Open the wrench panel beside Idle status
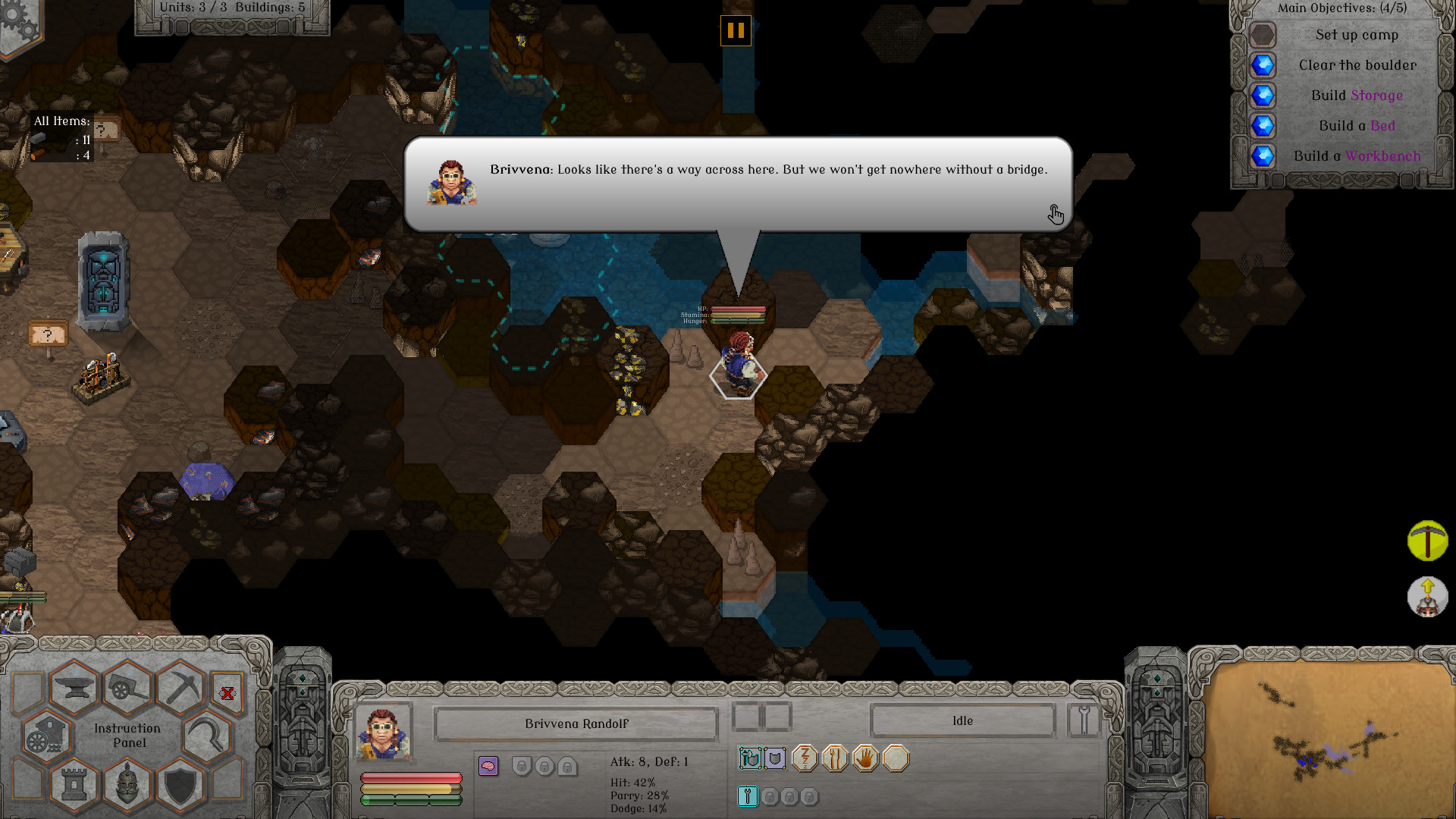 (1084, 720)
